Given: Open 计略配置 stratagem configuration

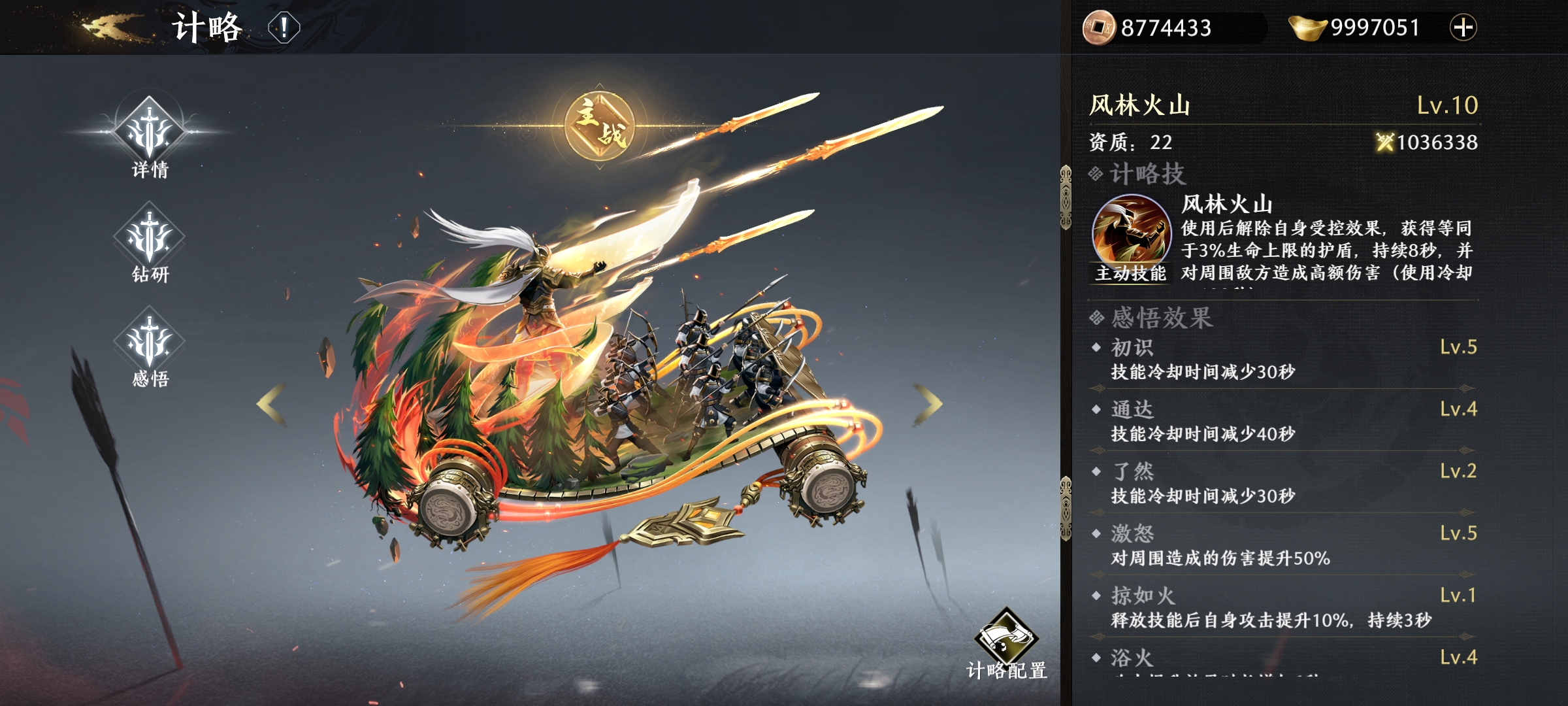Looking at the screenshot, I should coord(1006,644).
